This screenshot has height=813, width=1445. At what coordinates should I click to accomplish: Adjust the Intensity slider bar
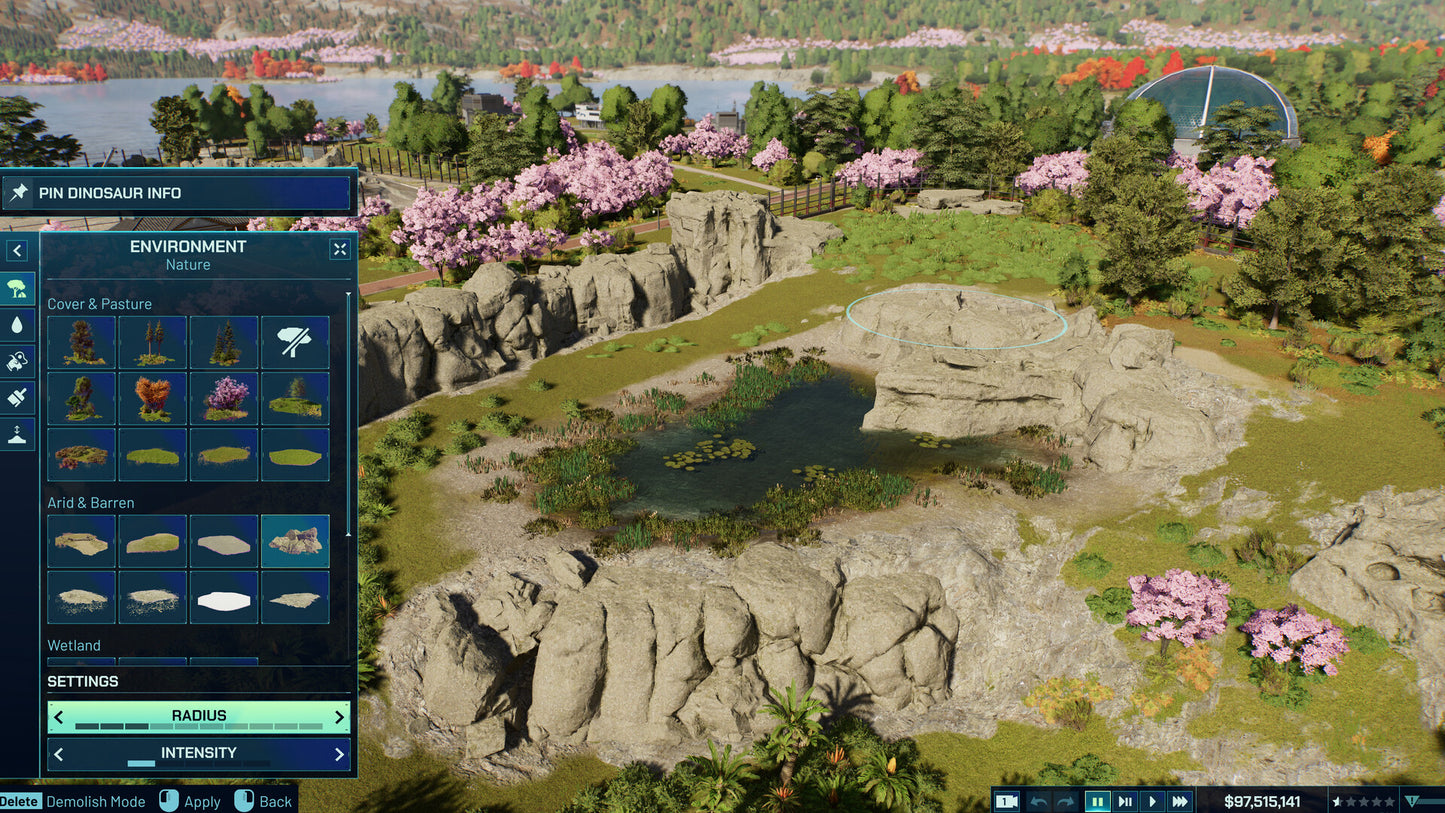point(199,764)
